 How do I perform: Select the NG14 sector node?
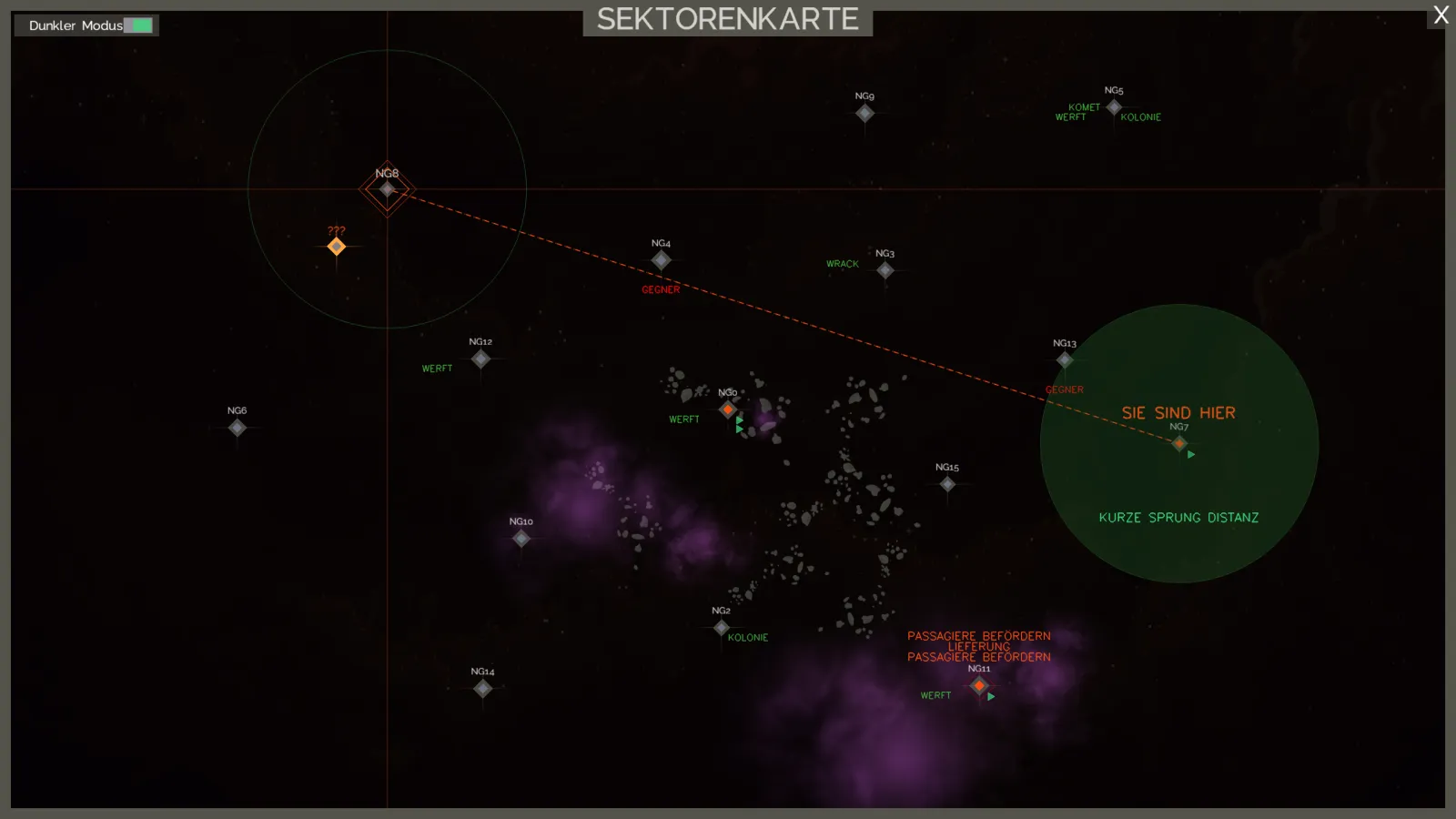coord(483,689)
